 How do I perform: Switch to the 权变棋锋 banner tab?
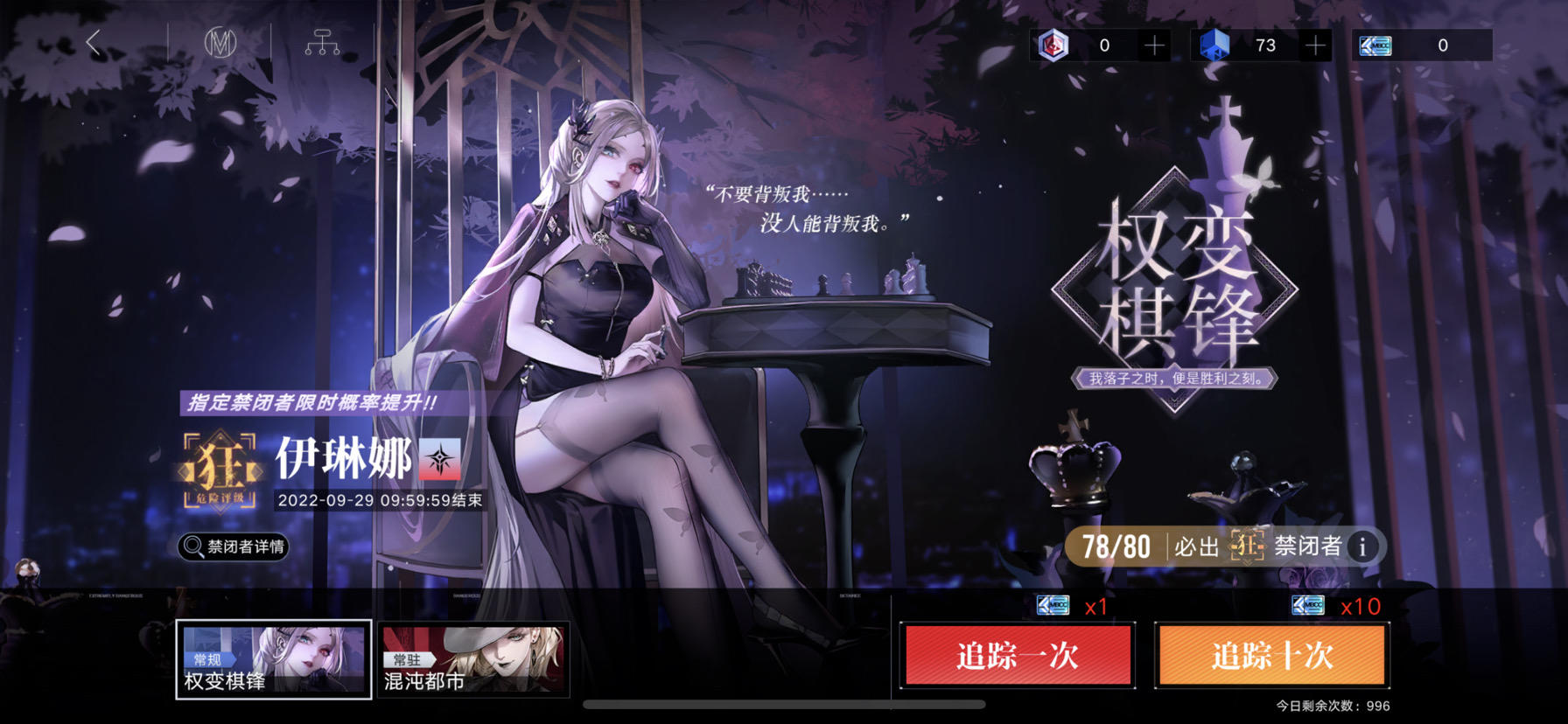[273, 656]
